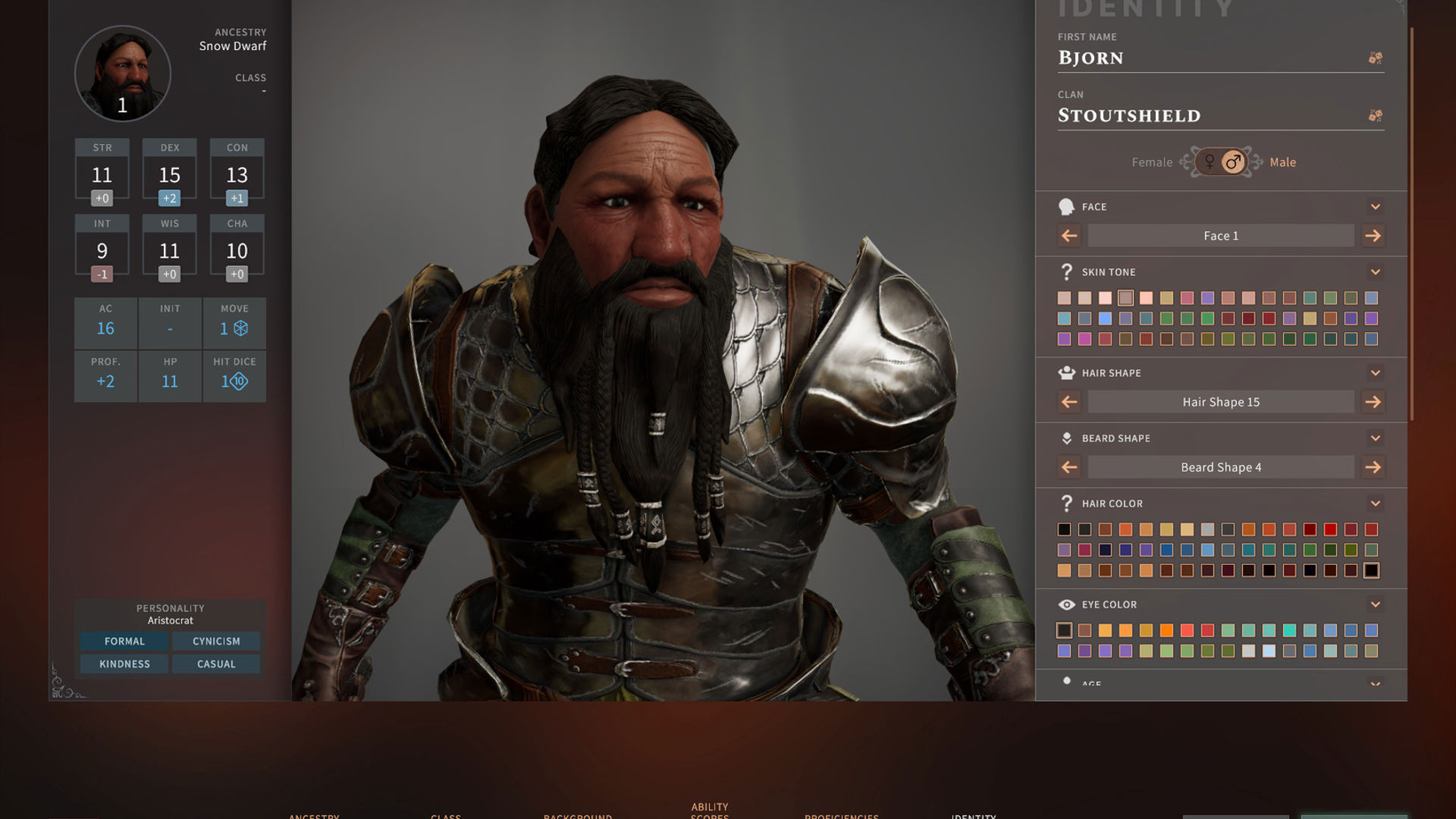Image resolution: width=1456 pixels, height=819 pixels.
Task: Switch to the previous hair shape
Action: point(1069,402)
